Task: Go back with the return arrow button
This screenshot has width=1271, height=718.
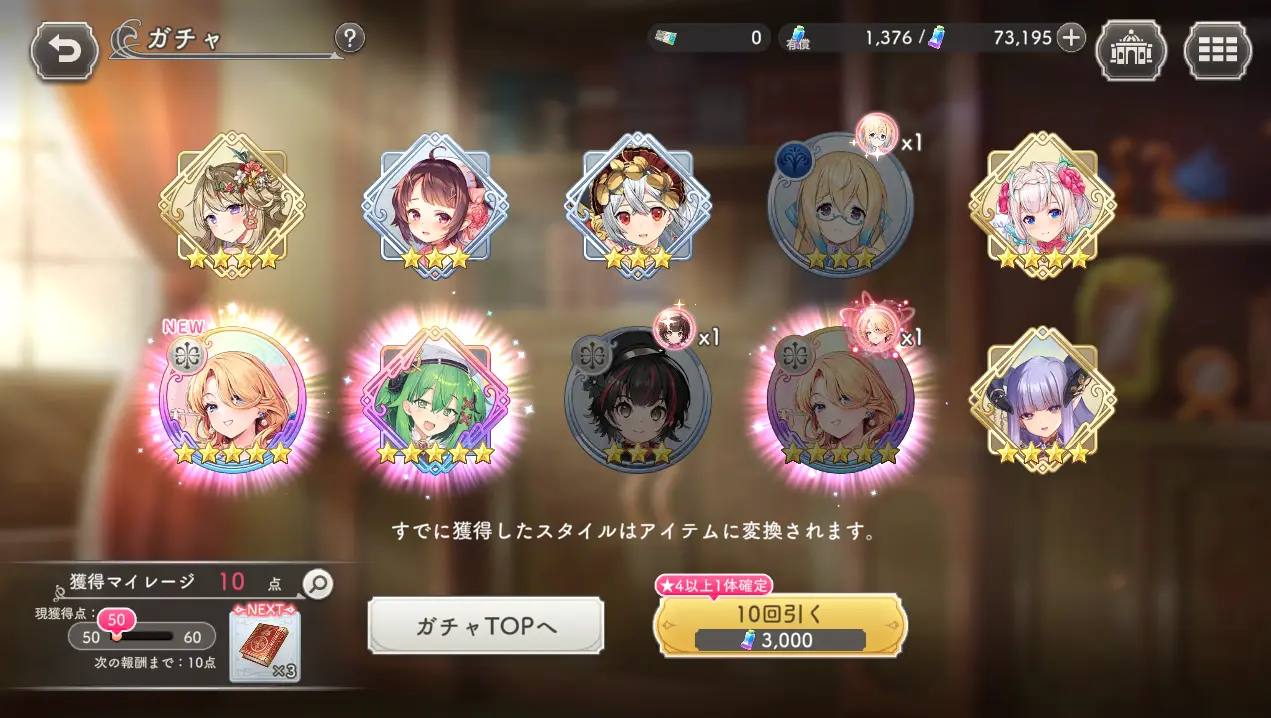Action: pyautogui.click(x=65, y=51)
